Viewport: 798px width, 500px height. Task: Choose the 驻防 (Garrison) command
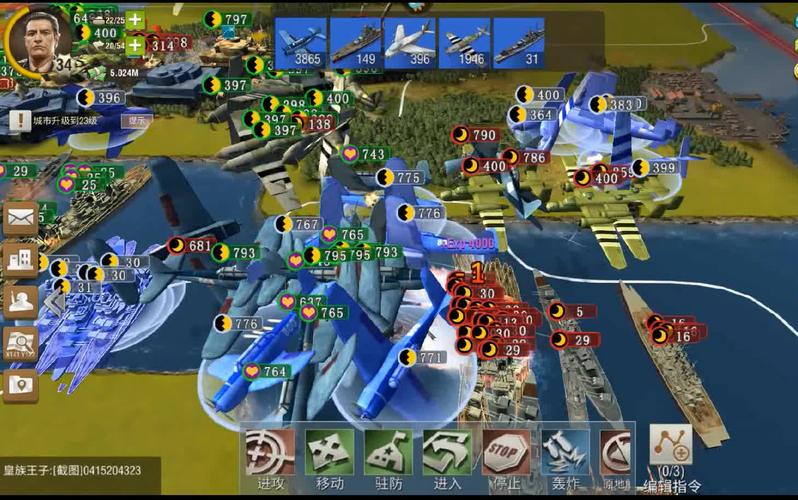coord(388,456)
